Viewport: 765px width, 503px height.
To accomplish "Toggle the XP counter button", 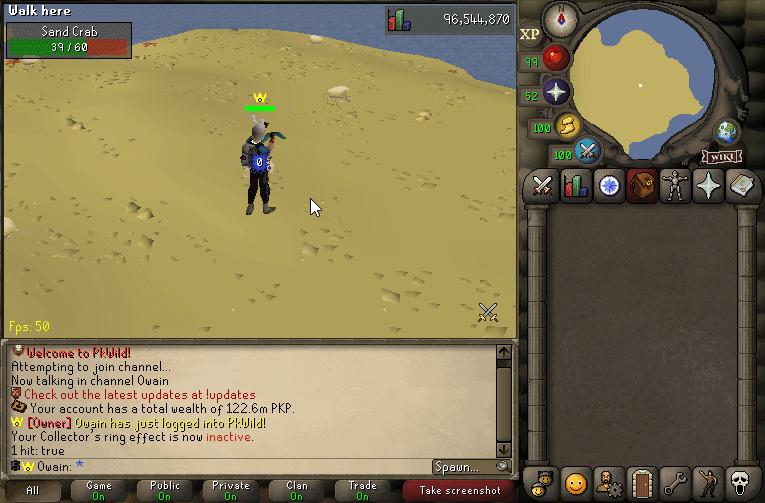I will (x=530, y=33).
